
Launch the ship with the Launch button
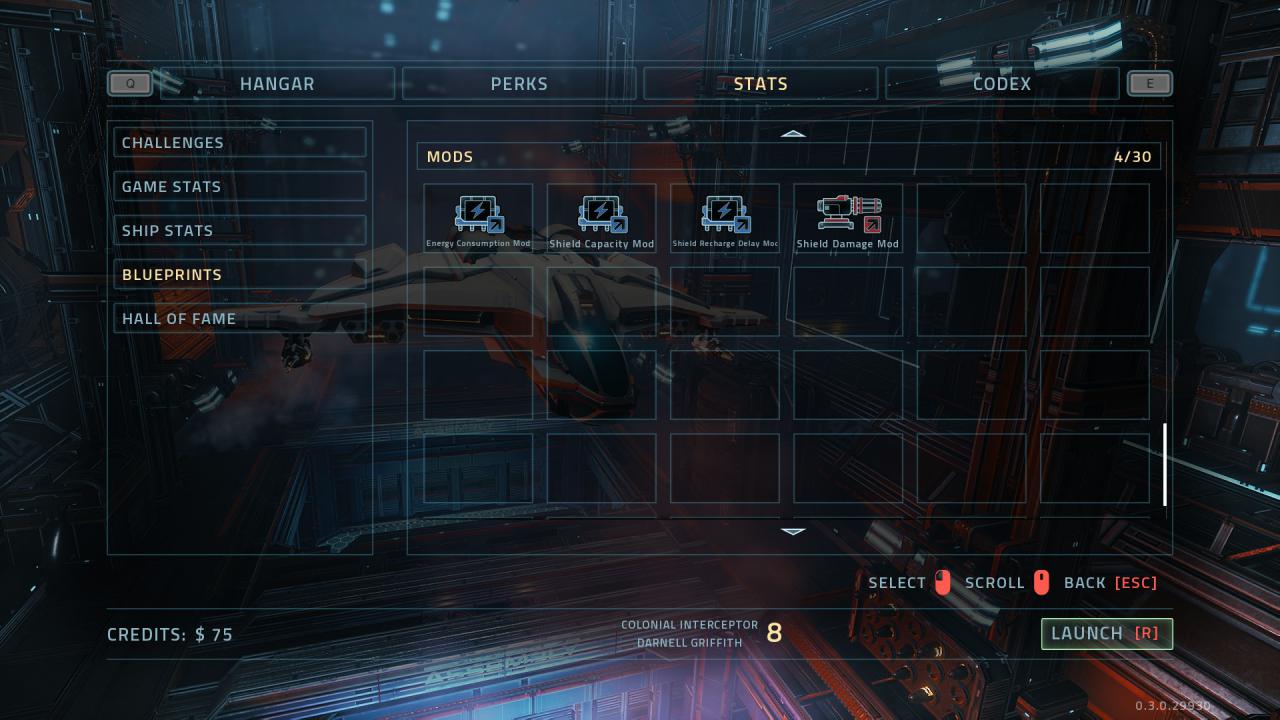(x=1106, y=633)
